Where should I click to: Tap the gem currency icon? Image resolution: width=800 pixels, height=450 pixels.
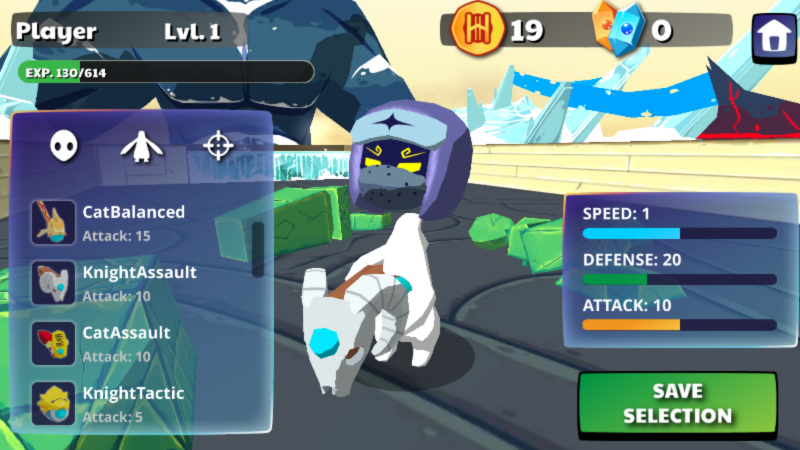pos(615,28)
